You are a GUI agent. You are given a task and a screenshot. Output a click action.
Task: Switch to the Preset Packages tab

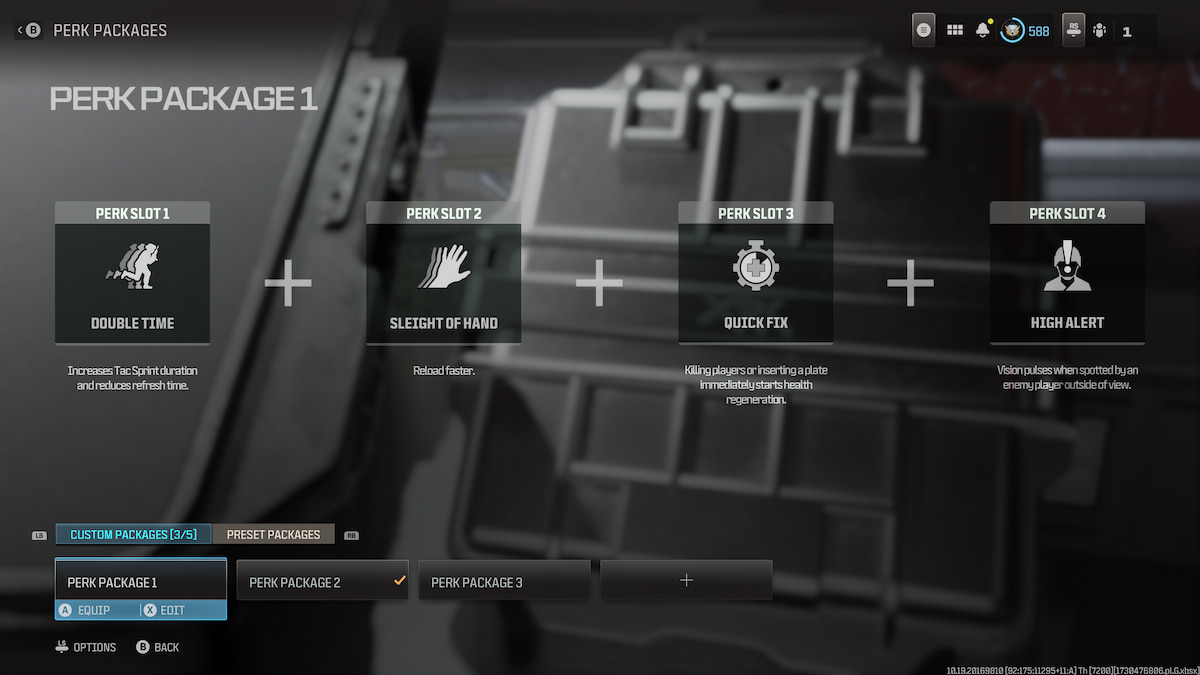273,535
